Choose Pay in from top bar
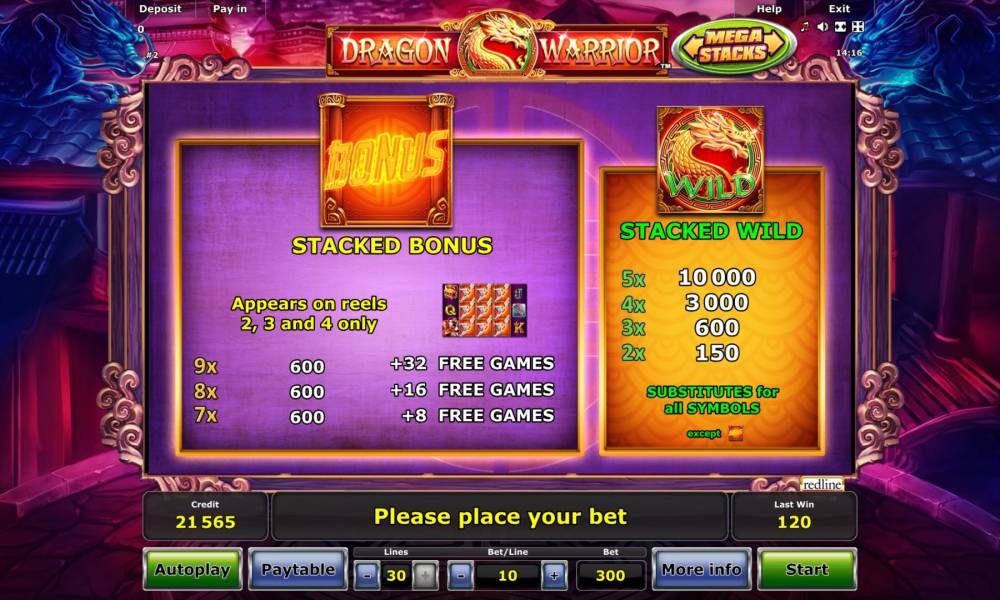Image resolution: width=1000 pixels, height=600 pixels. [x=229, y=9]
